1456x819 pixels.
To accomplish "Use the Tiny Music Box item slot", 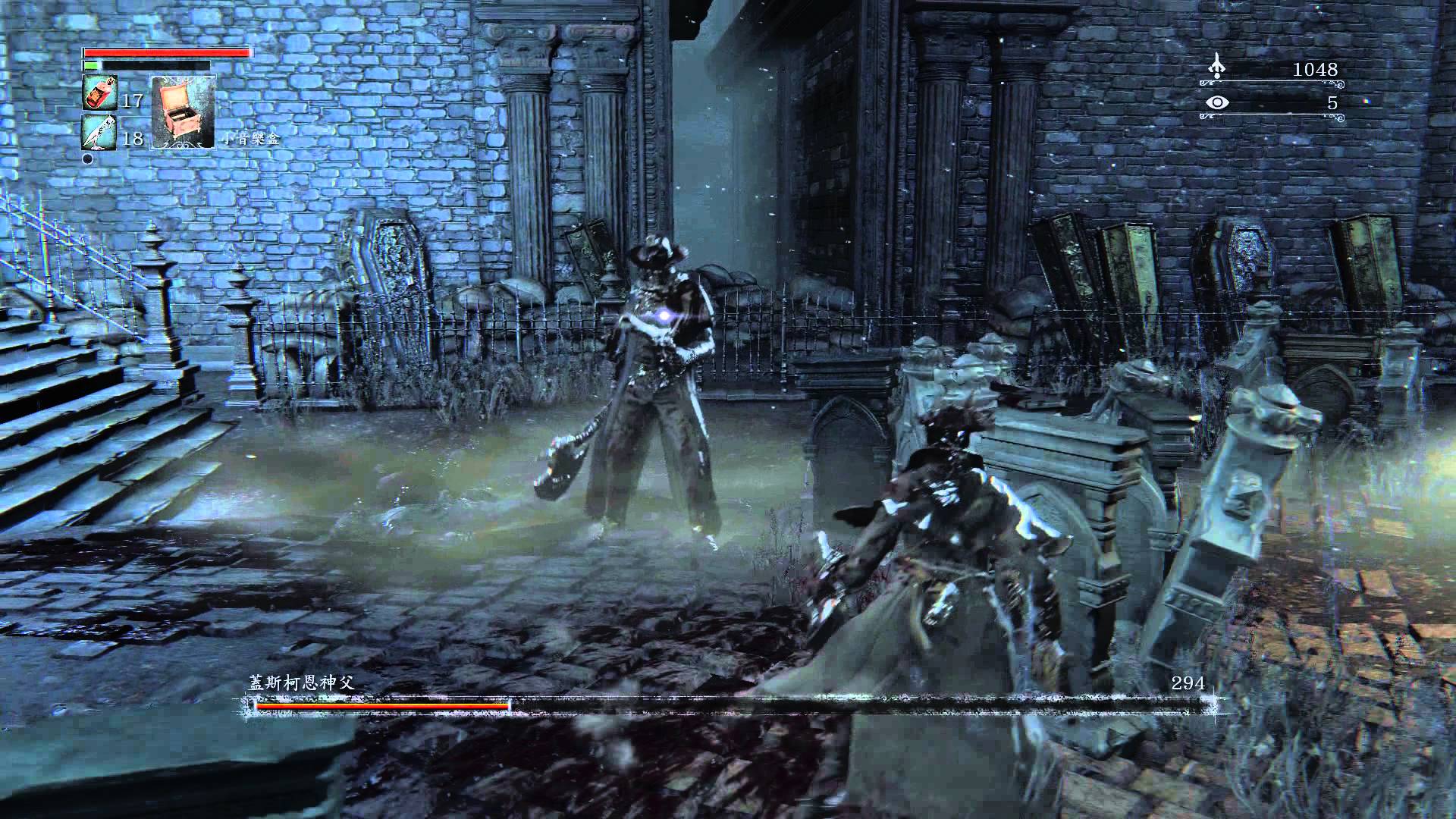I will pos(183,111).
